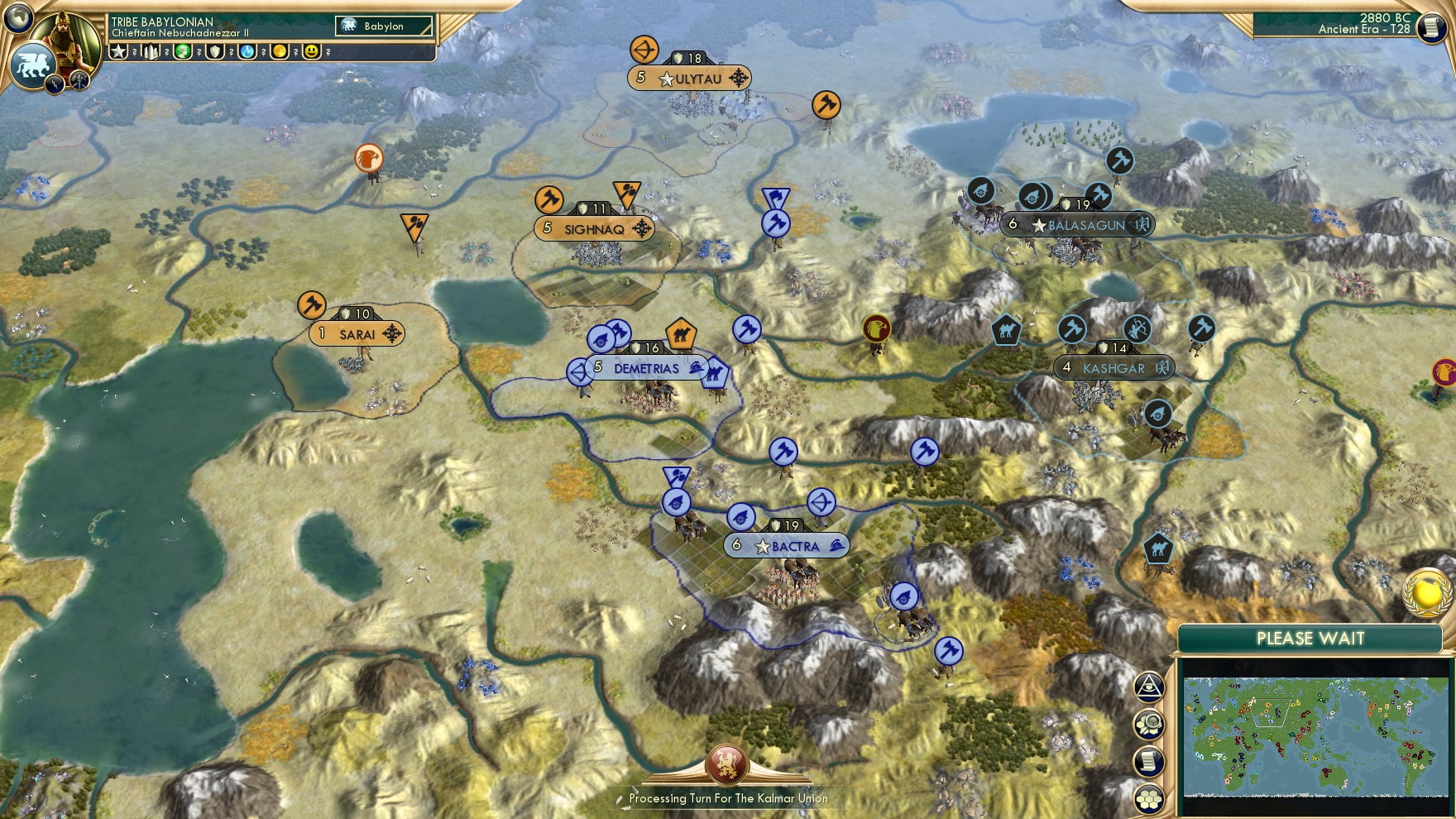Open the globe icon in the top-left corner
The width and height of the screenshot is (1456, 819).
(18, 17)
